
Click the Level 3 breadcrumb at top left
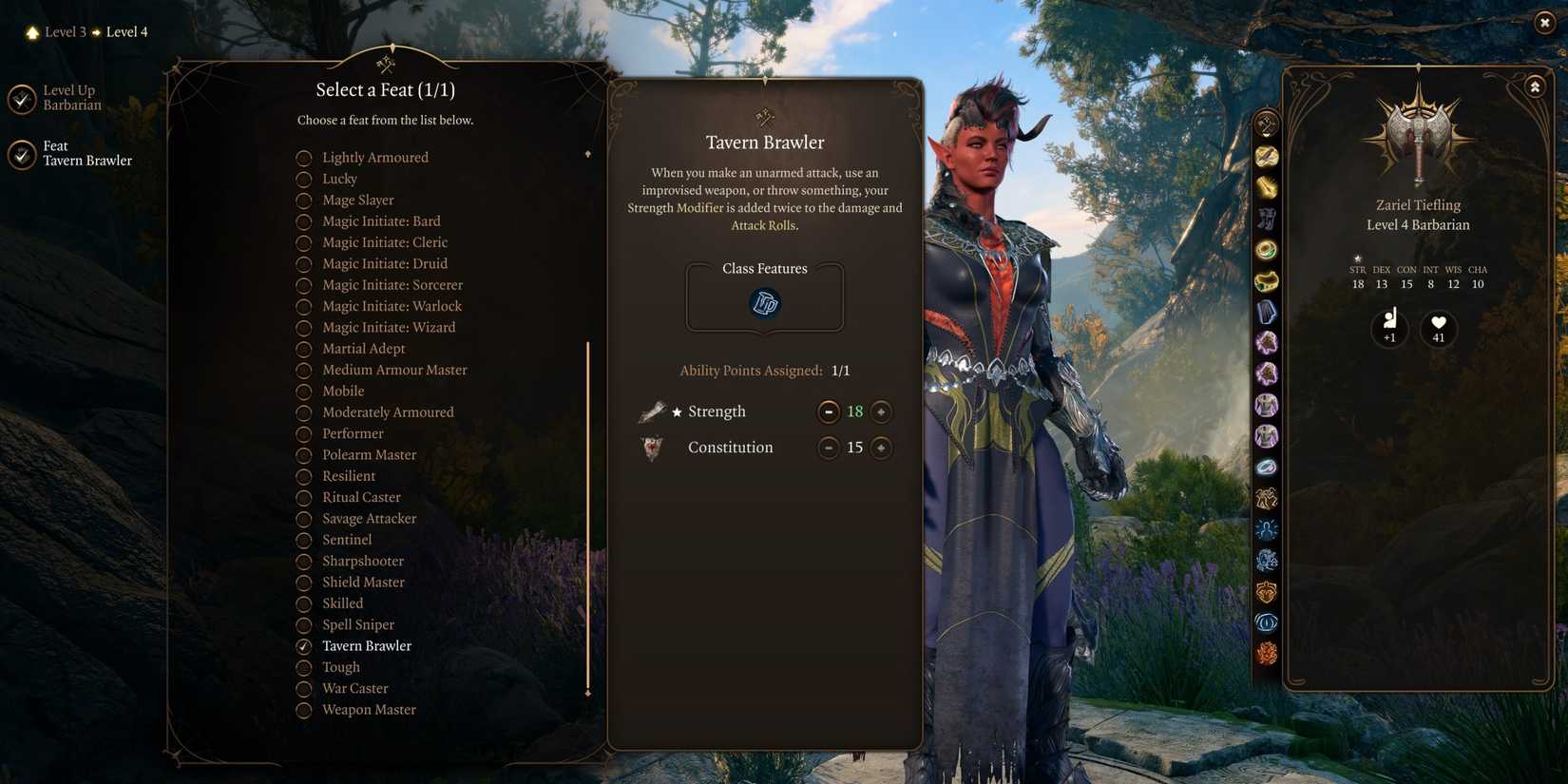point(65,31)
